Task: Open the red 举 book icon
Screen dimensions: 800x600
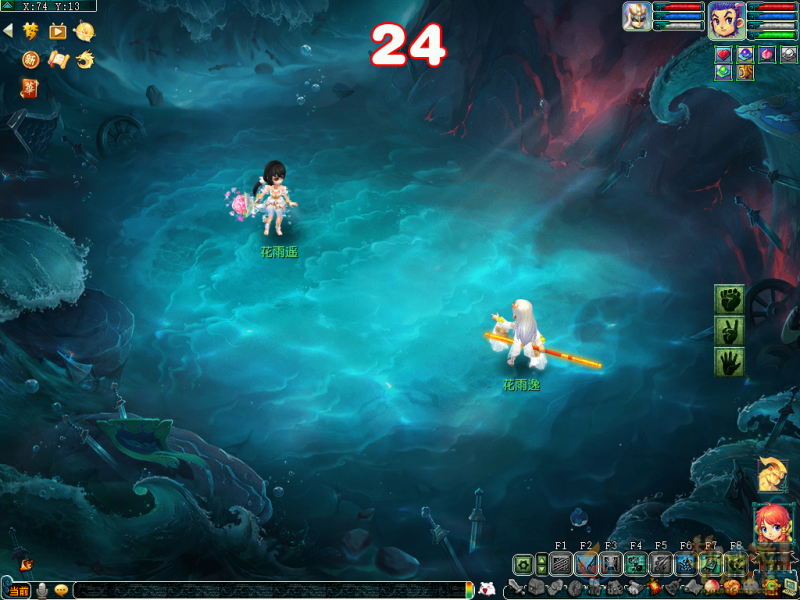Action: click(x=30, y=90)
